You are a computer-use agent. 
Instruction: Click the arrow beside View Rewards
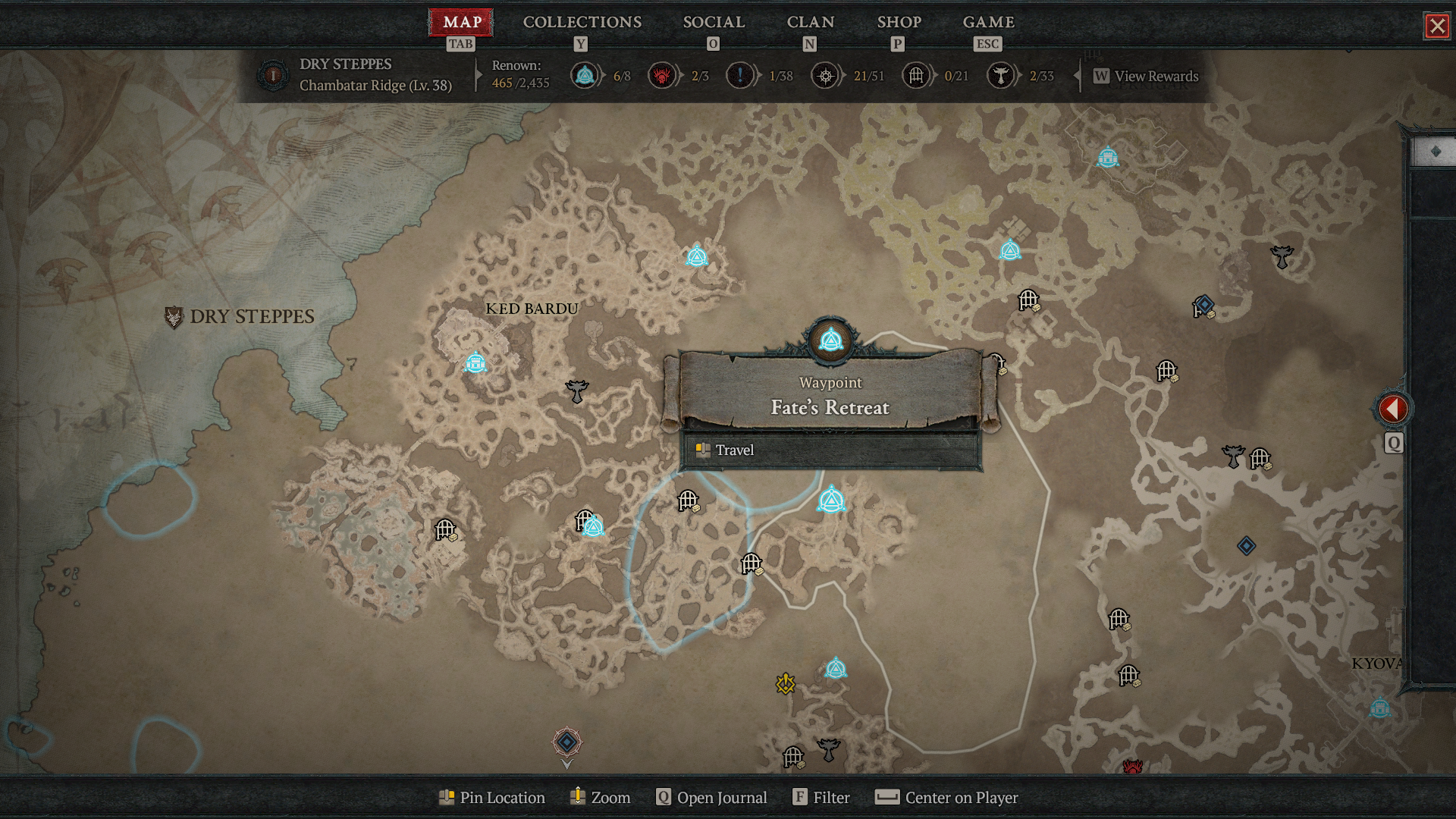click(x=1076, y=76)
